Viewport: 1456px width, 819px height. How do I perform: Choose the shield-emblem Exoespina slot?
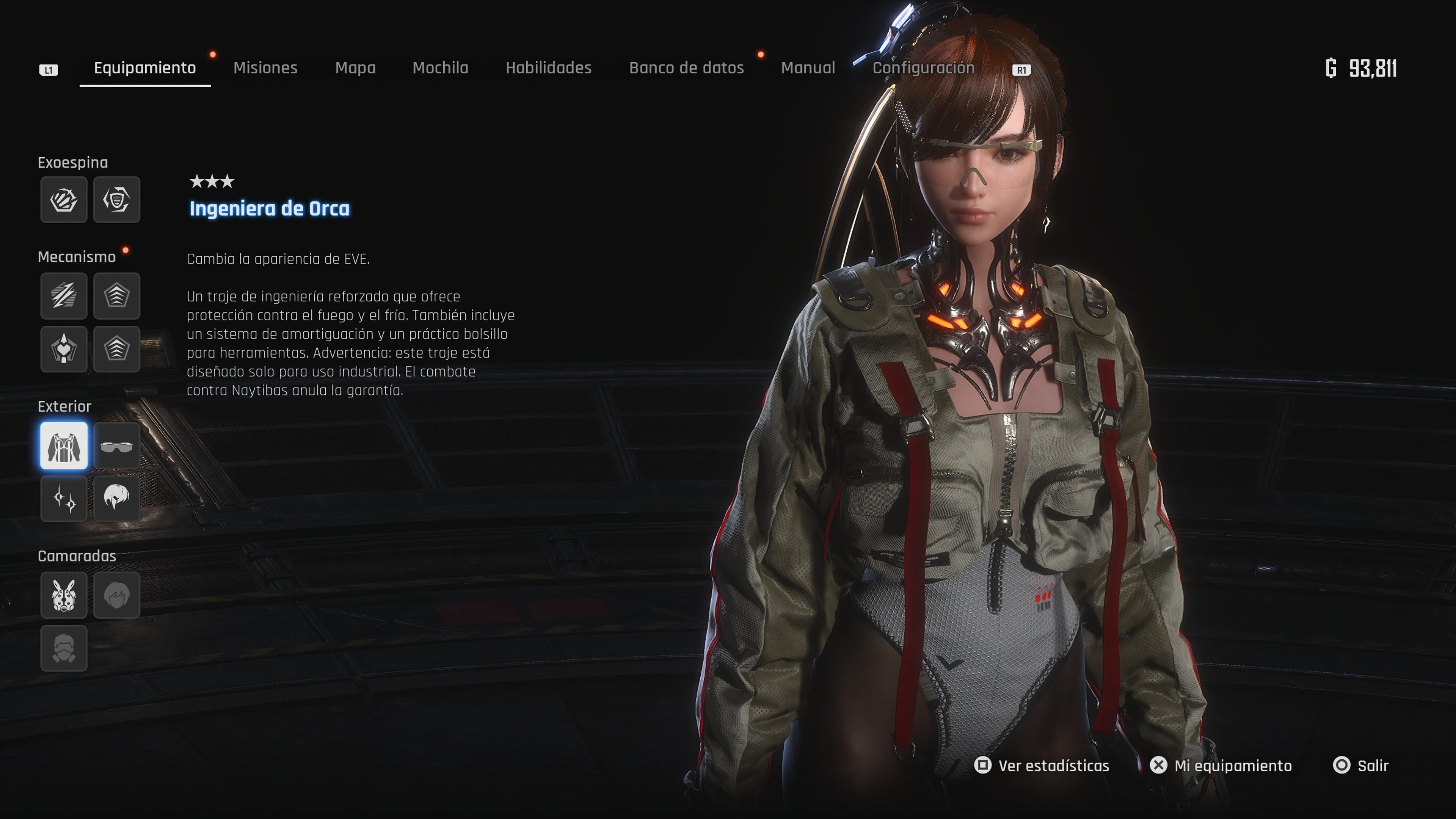coord(116,199)
